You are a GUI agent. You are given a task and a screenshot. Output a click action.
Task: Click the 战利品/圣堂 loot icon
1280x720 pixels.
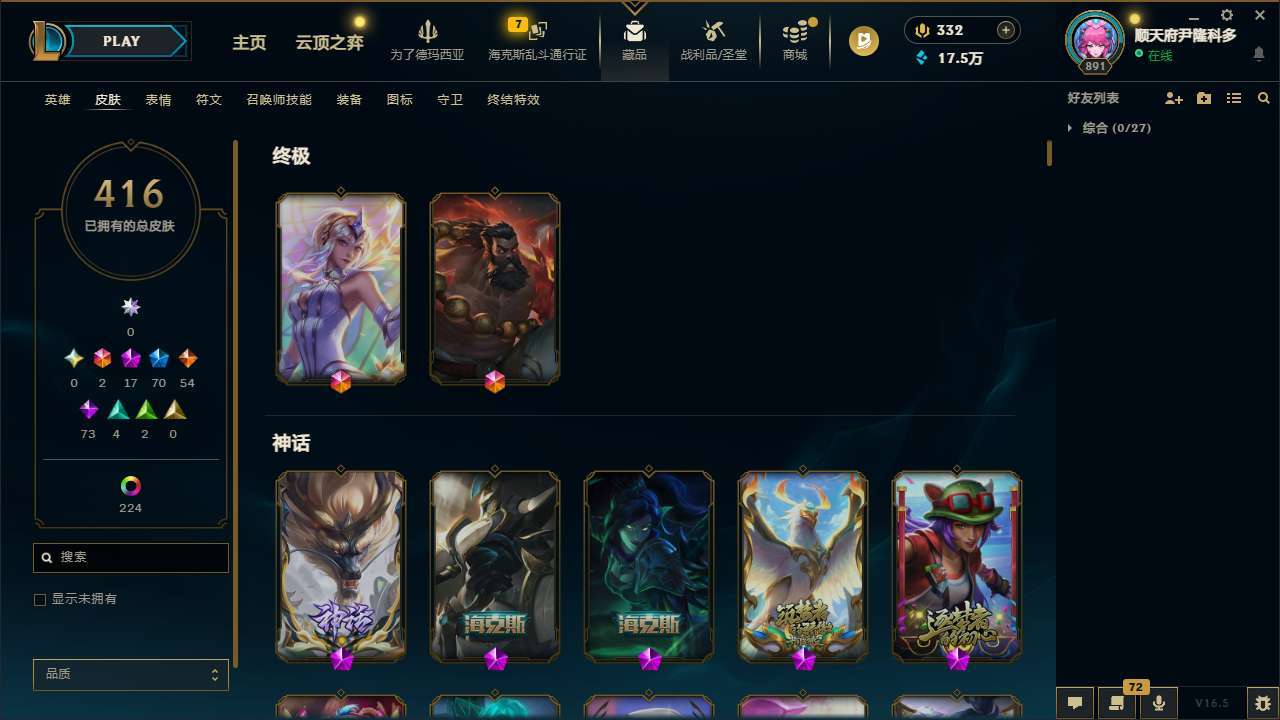[712, 40]
